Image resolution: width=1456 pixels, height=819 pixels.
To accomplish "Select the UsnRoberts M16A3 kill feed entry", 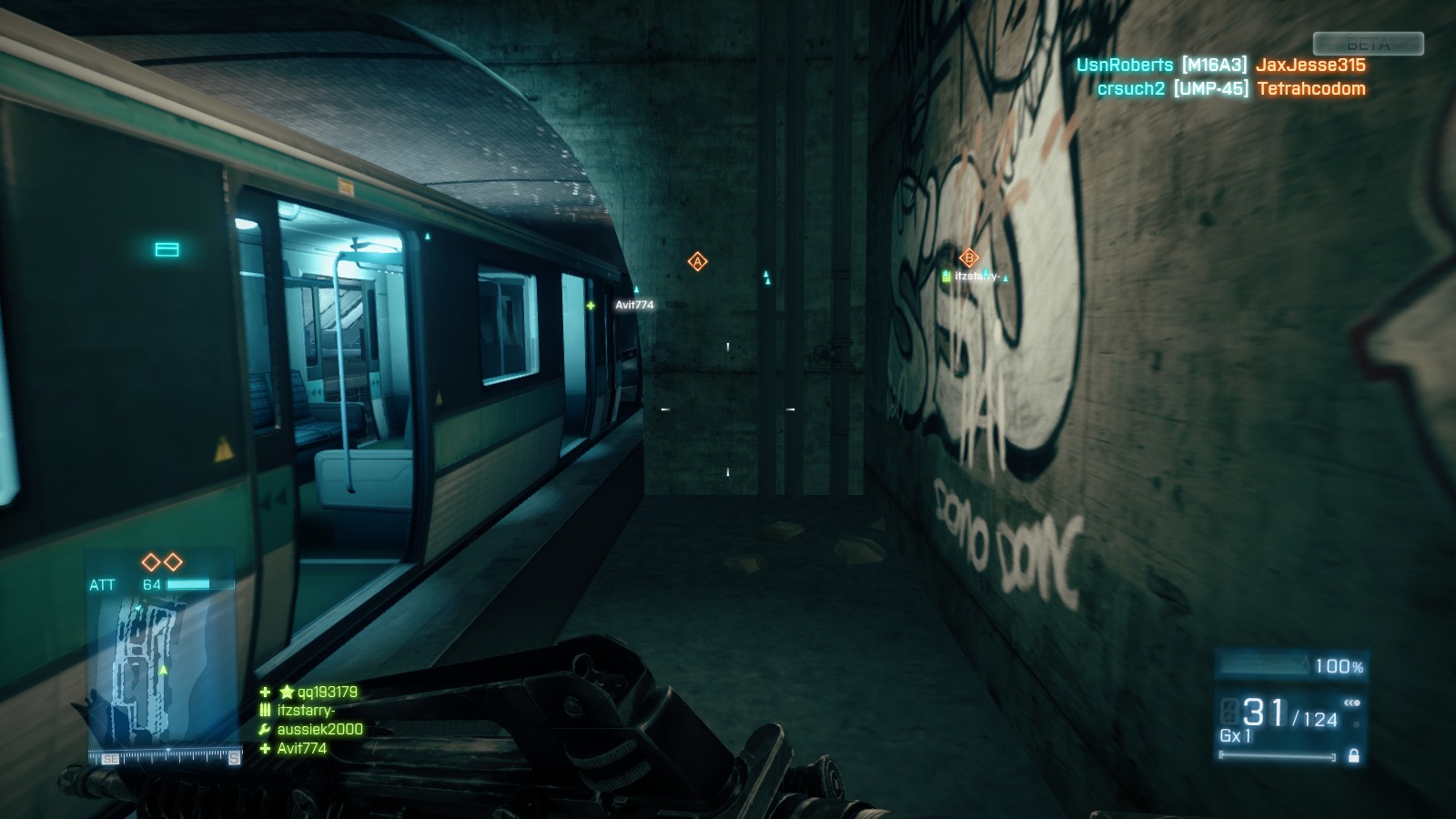I will pos(1220,65).
